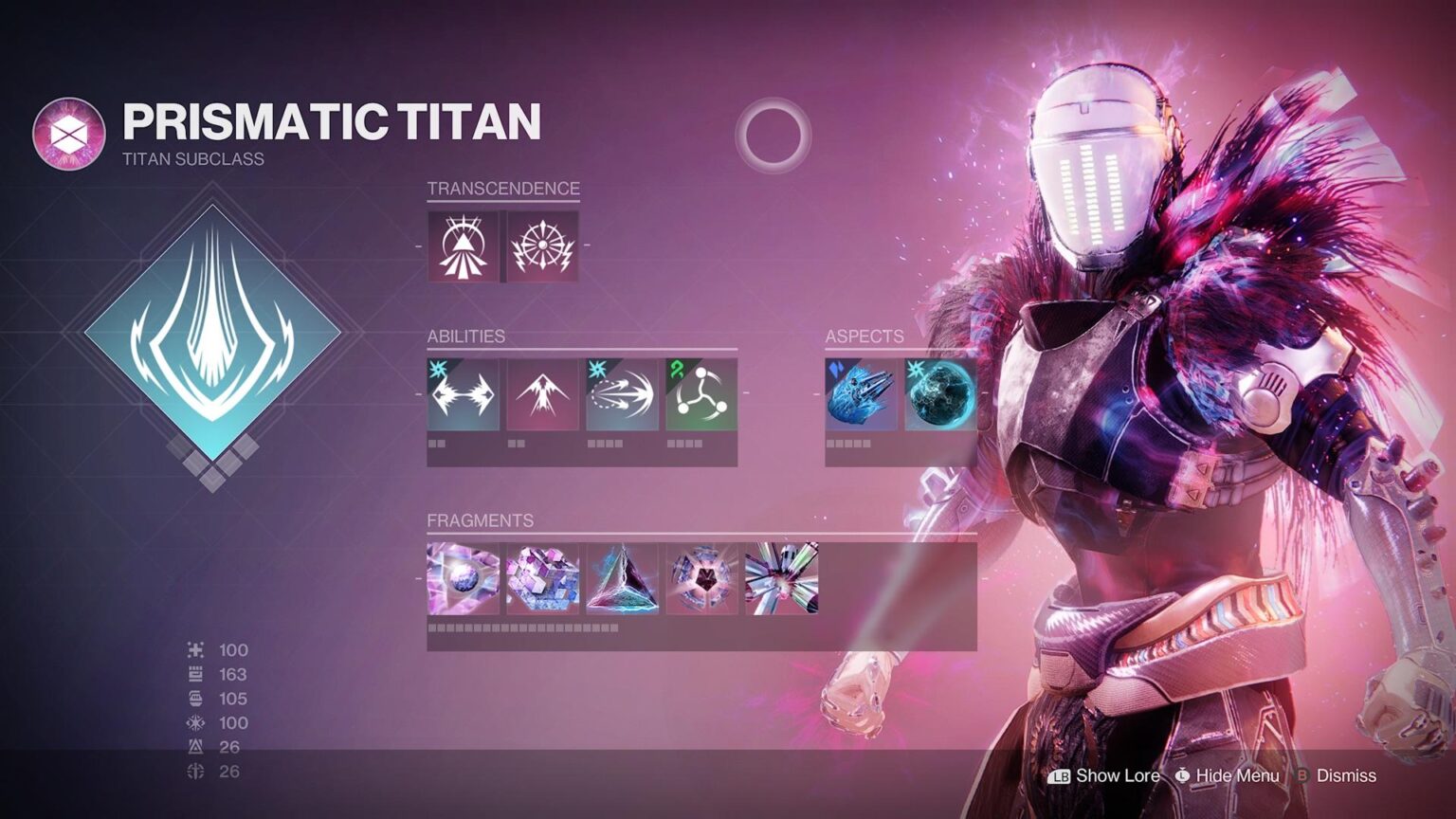Choose the electric pyramid fragment

622,578
